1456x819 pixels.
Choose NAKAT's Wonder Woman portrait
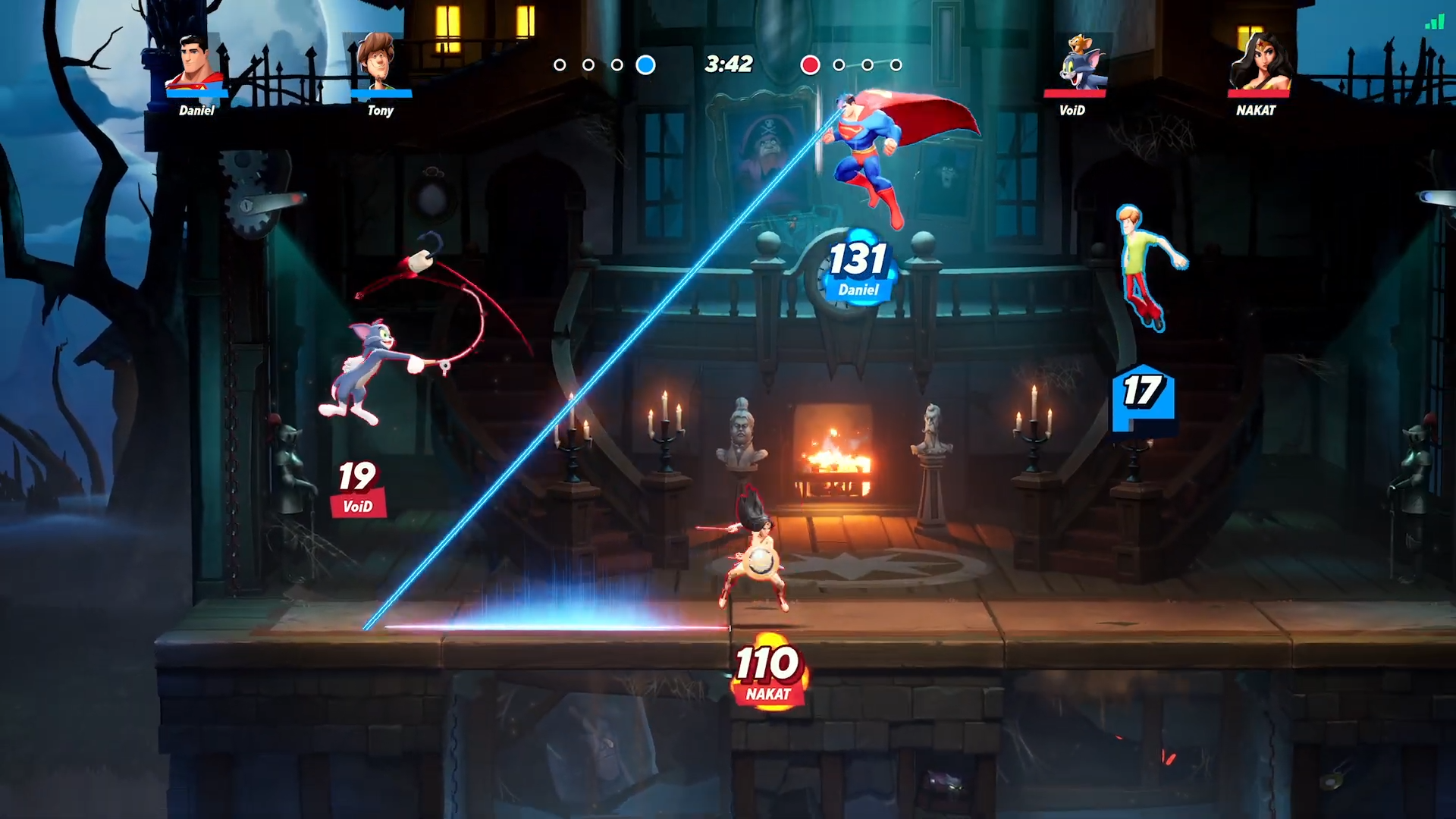pyautogui.click(x=1259, y=63)
